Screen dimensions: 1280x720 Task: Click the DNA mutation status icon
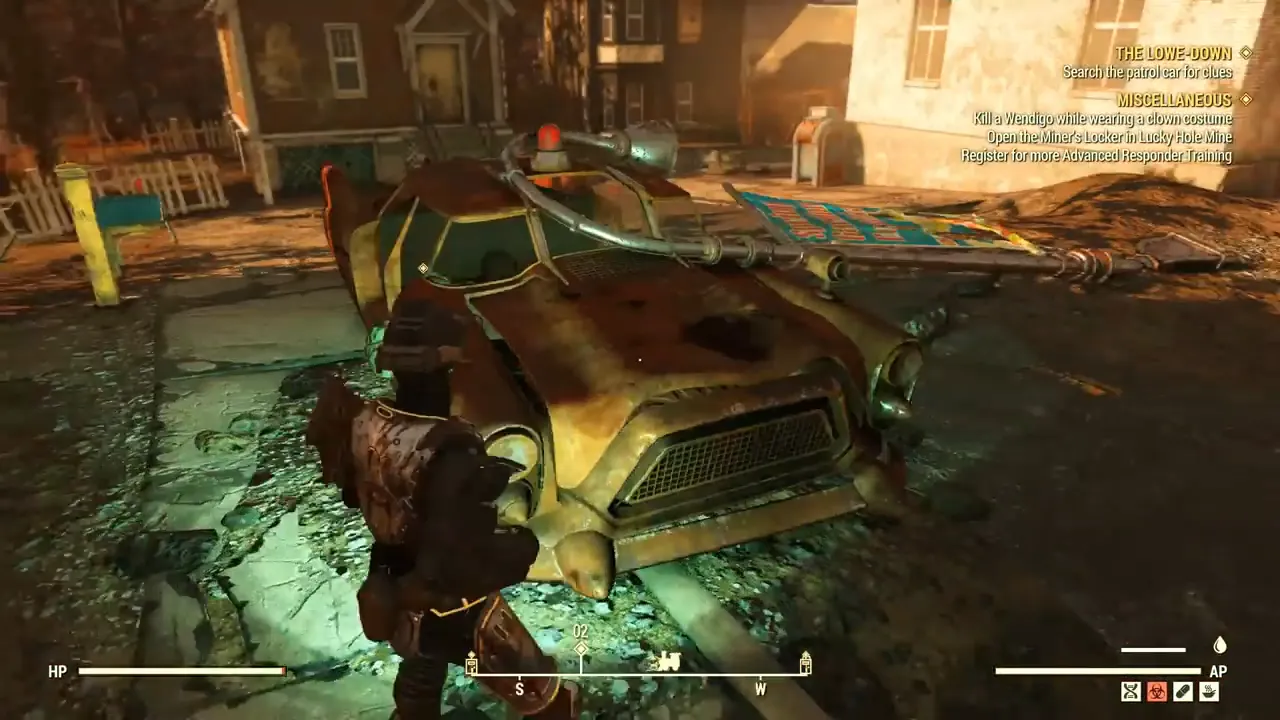coord(1131,691)
